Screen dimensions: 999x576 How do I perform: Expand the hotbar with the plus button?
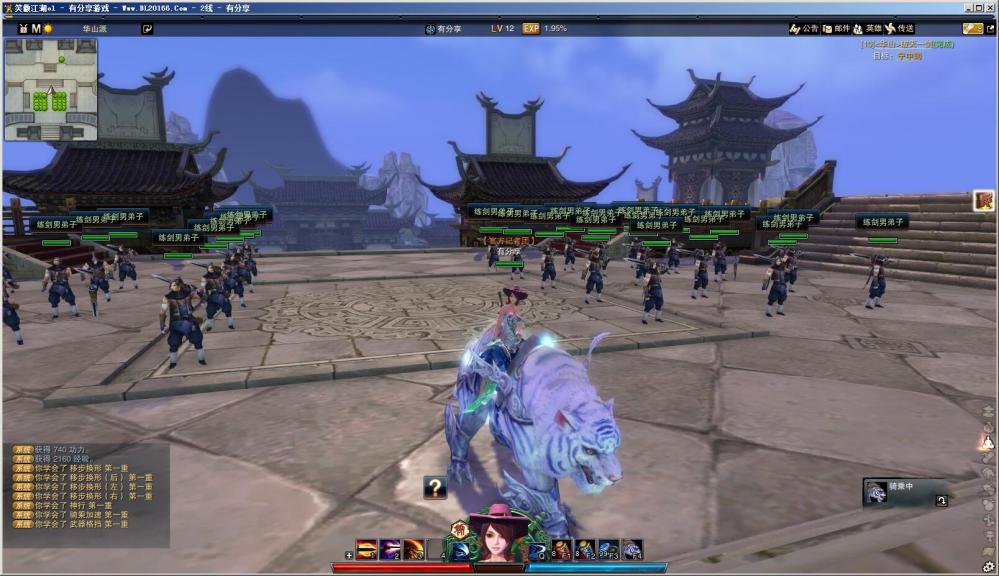pyautogui.click(x=348, y=555)
